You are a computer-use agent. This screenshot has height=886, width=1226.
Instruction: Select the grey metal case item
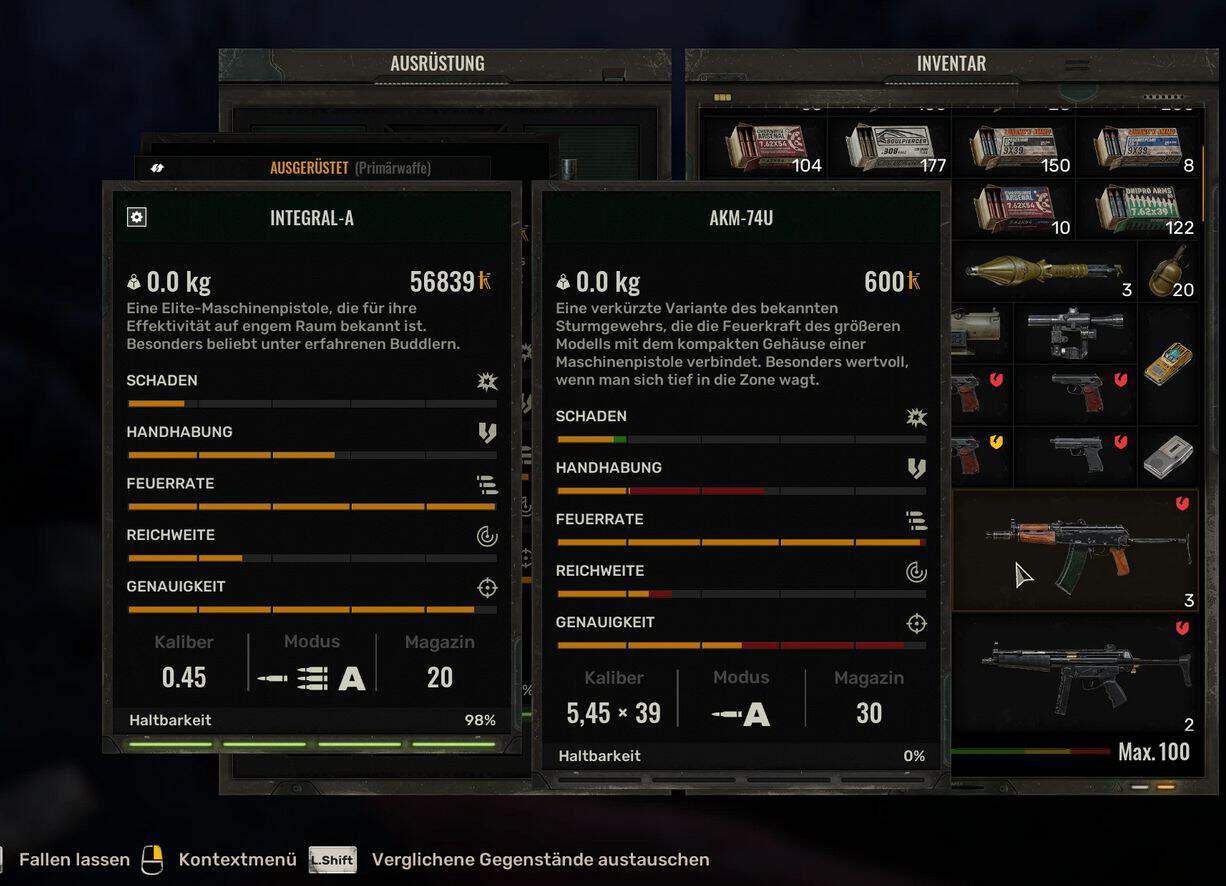click(1168, 455)
